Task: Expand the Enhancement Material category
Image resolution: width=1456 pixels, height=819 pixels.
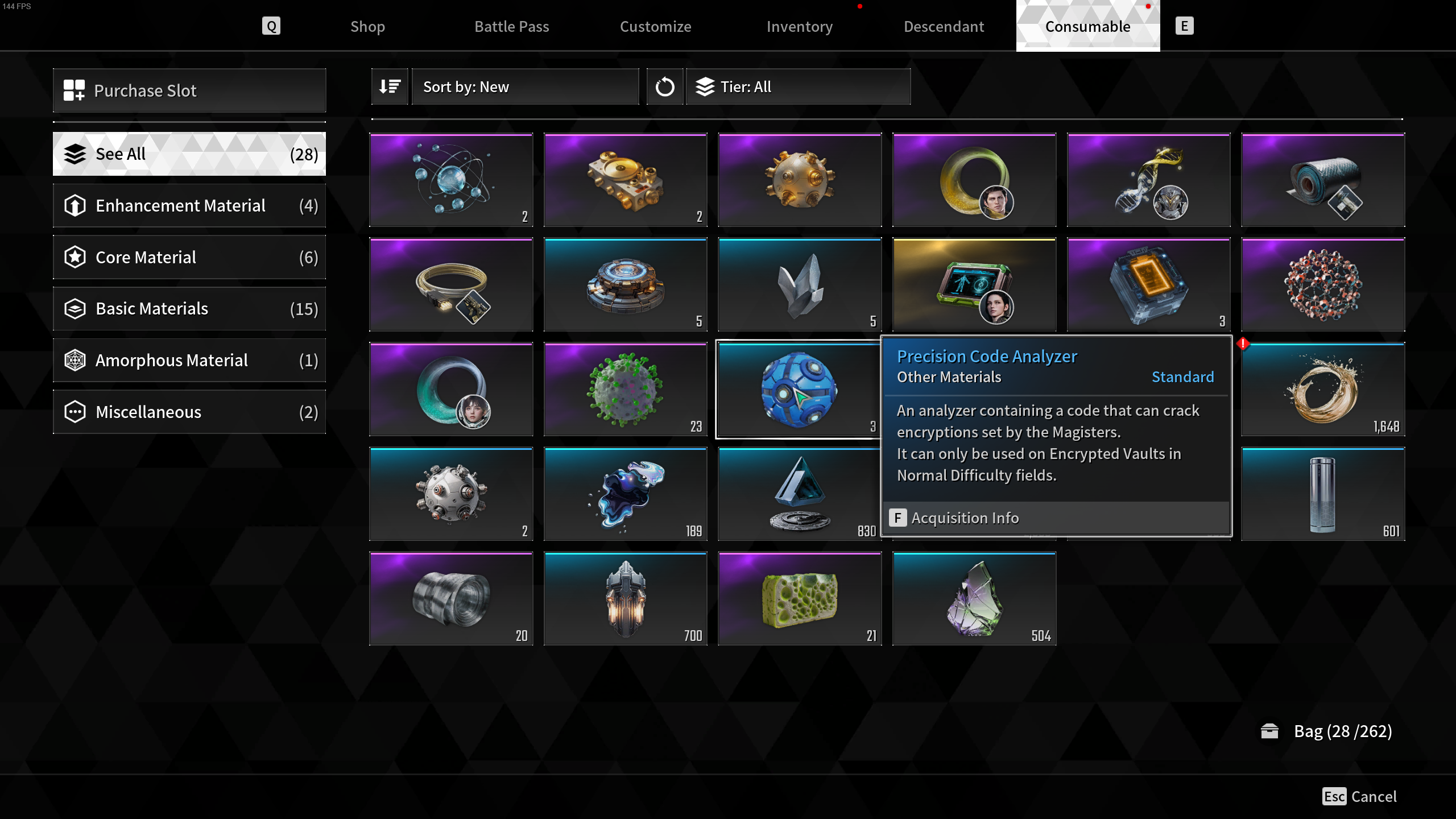Action: 189,205
